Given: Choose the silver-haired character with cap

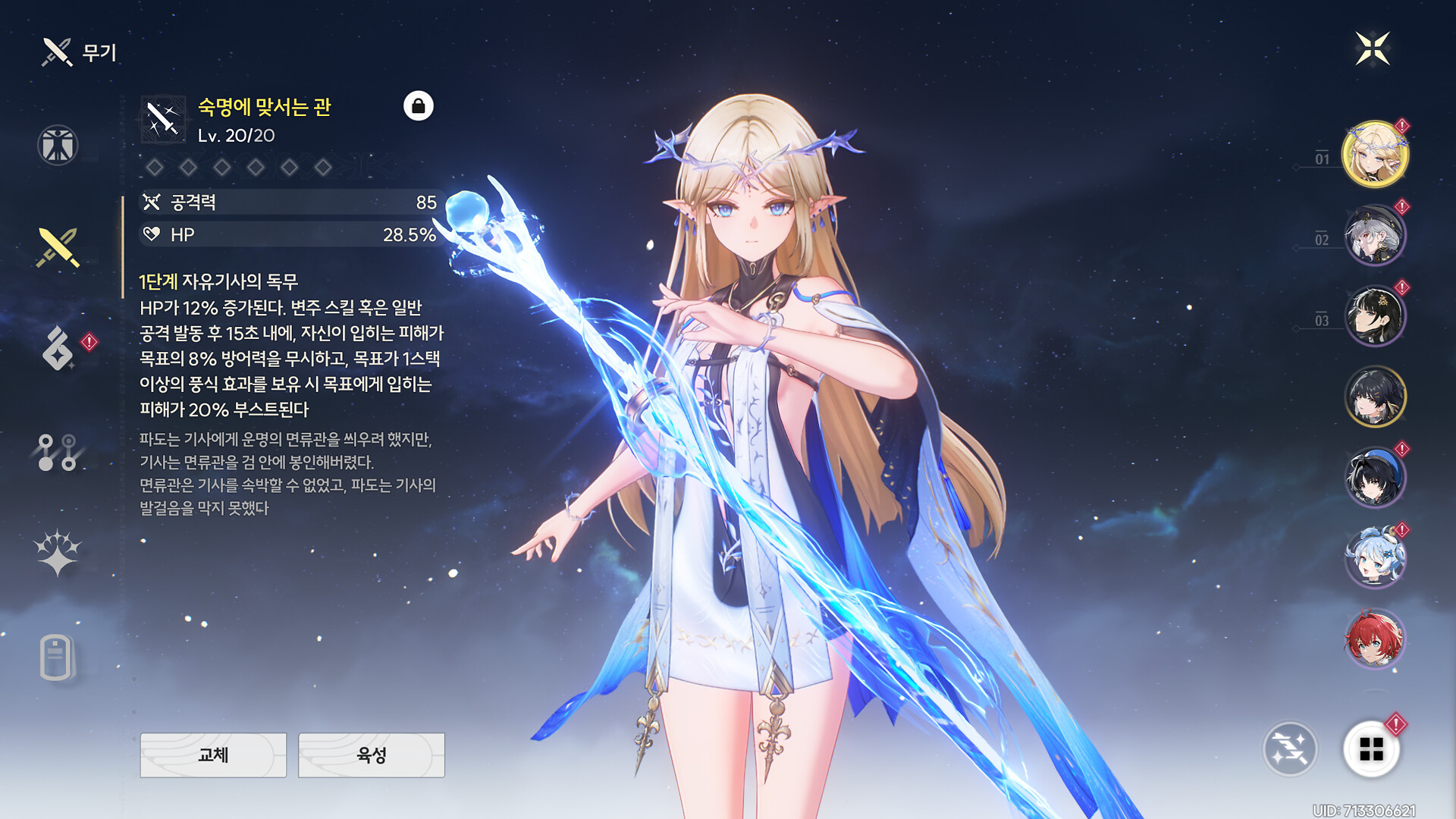Looking at the screenshot, I should 1374,235.
